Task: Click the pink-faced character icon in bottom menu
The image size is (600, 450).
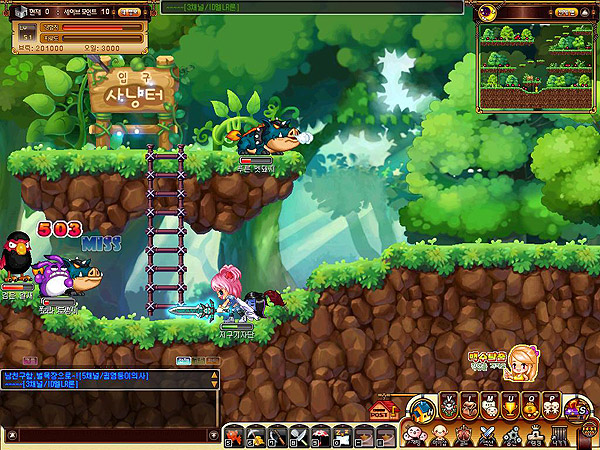Action: [x=415, y=435]
